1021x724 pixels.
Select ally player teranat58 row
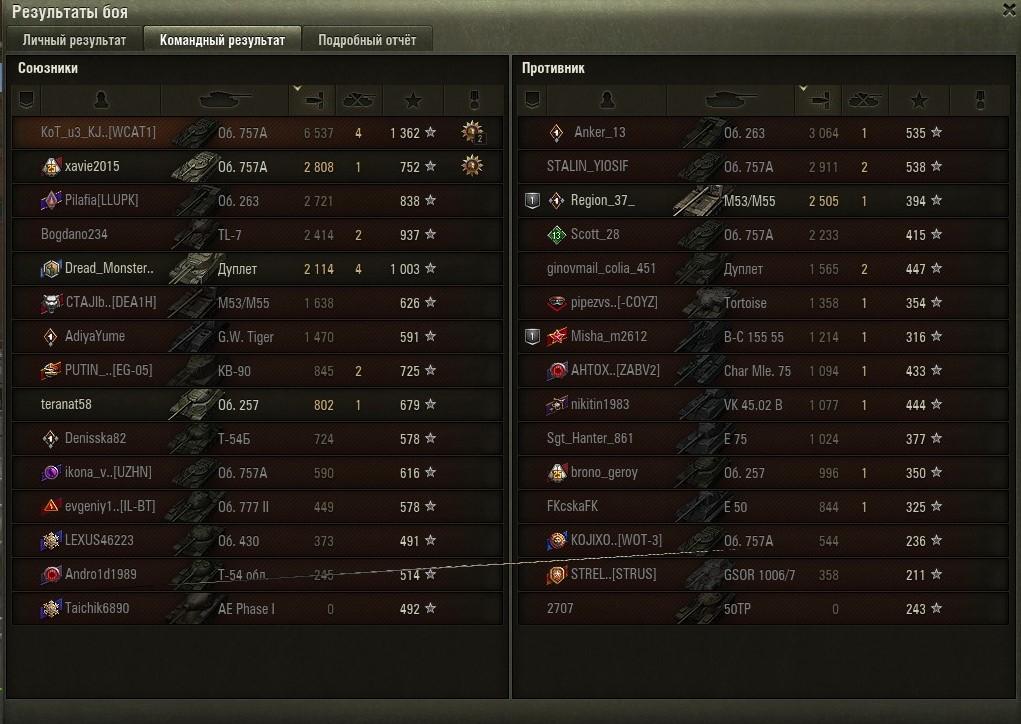tap(66, 405)
